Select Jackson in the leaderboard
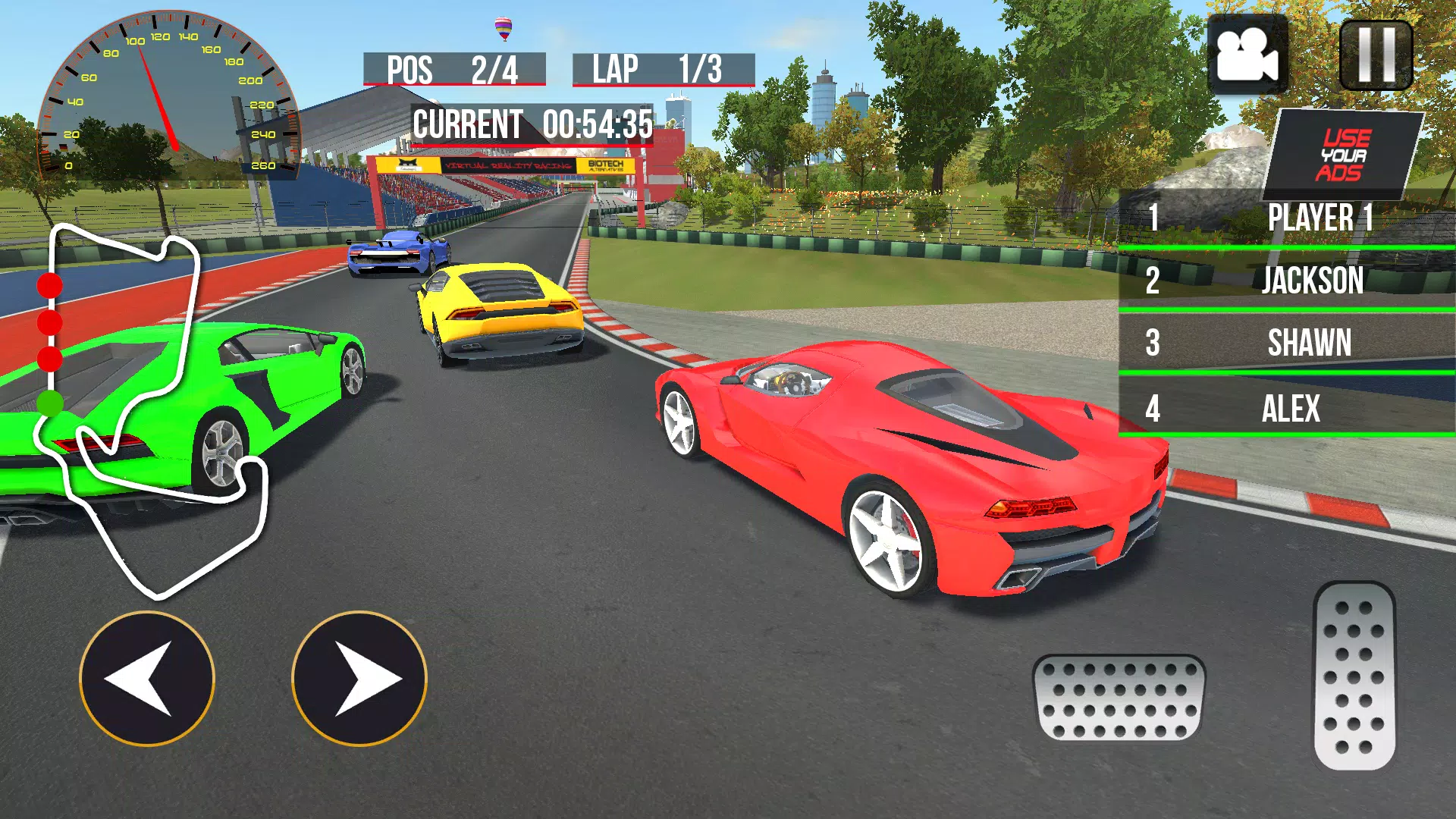Screen dimensions: 1456x819 click(x=1287, y=281)
